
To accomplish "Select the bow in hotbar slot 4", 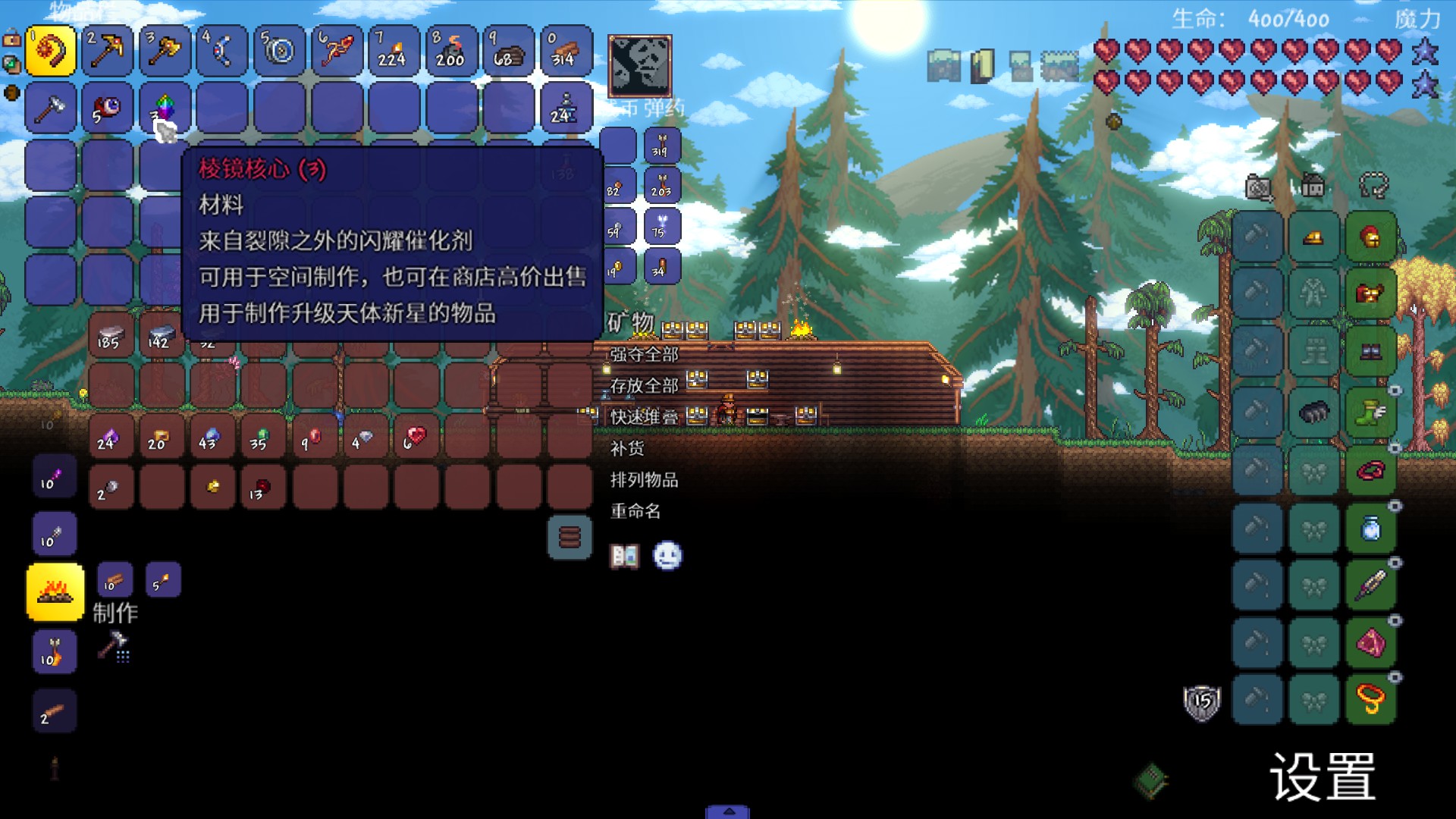I will [x=221, y=51].
